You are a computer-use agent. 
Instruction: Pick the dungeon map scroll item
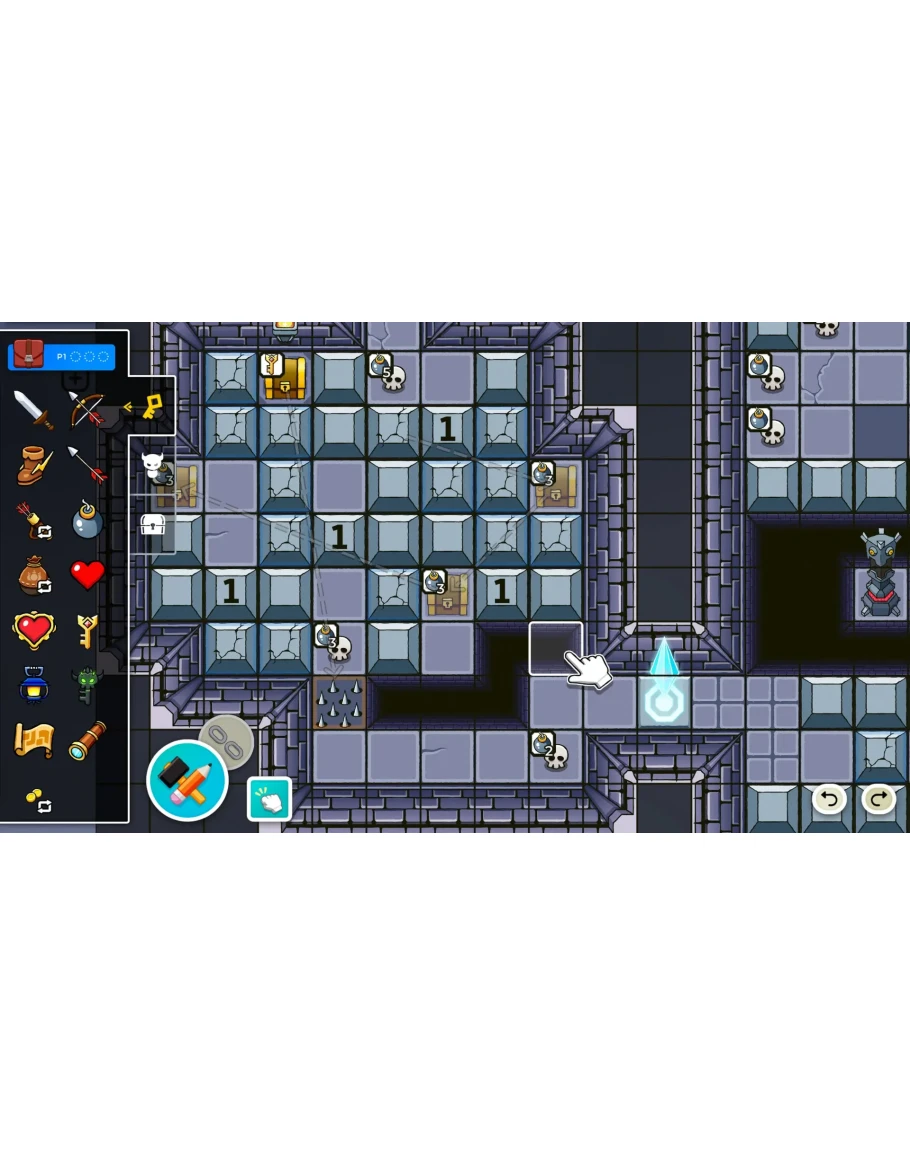[x=33, y=741]
